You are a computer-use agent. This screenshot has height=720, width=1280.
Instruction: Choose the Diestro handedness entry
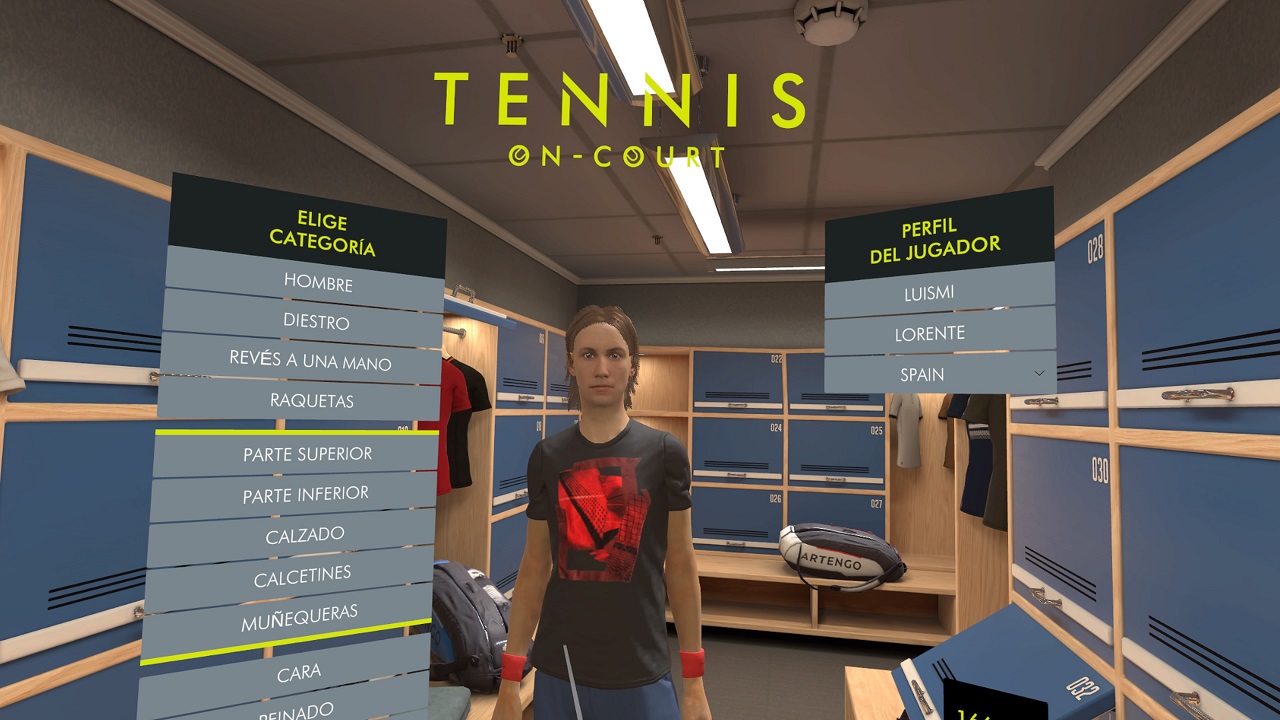coord(315,322)
